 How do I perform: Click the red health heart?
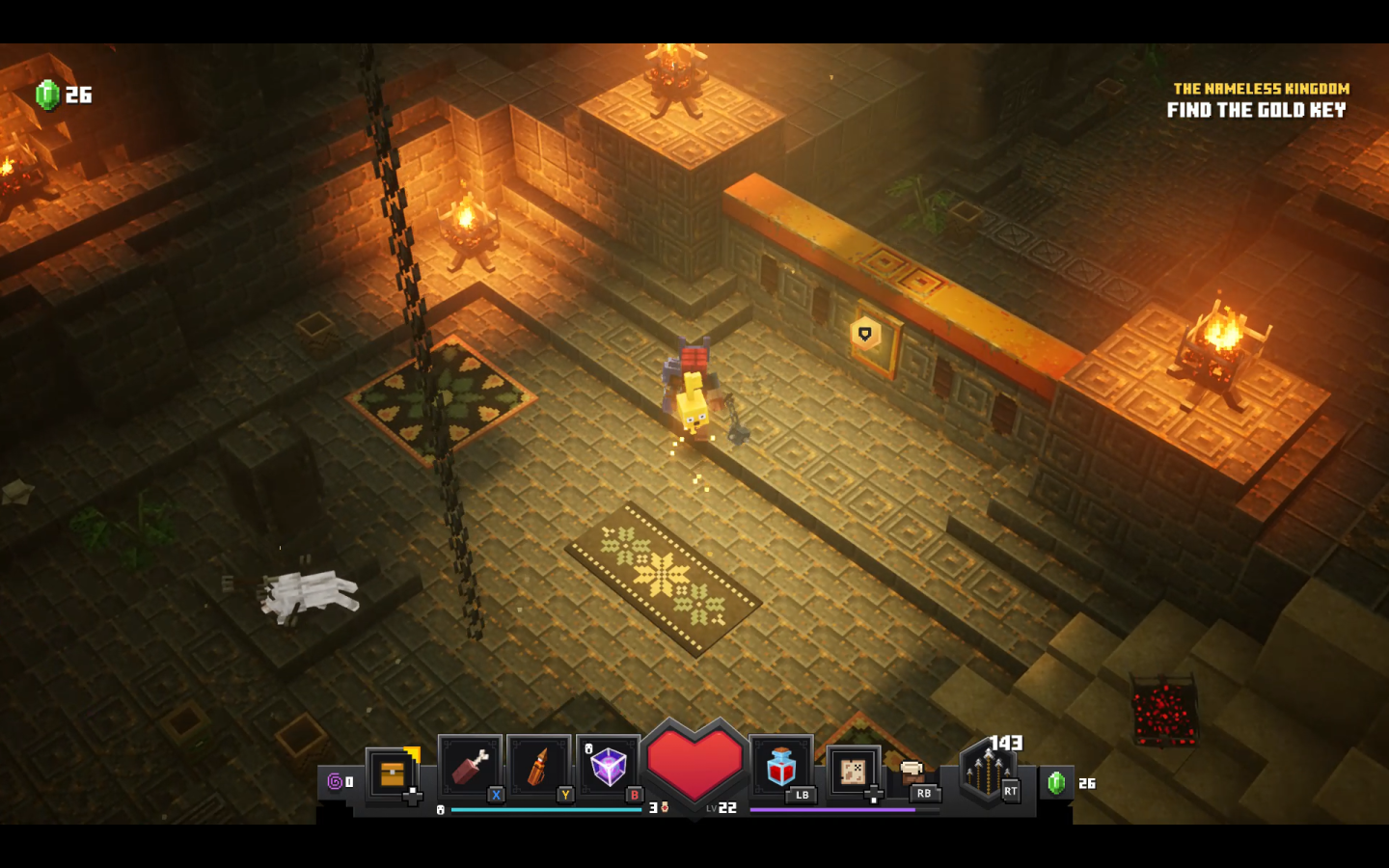[696, 767]
